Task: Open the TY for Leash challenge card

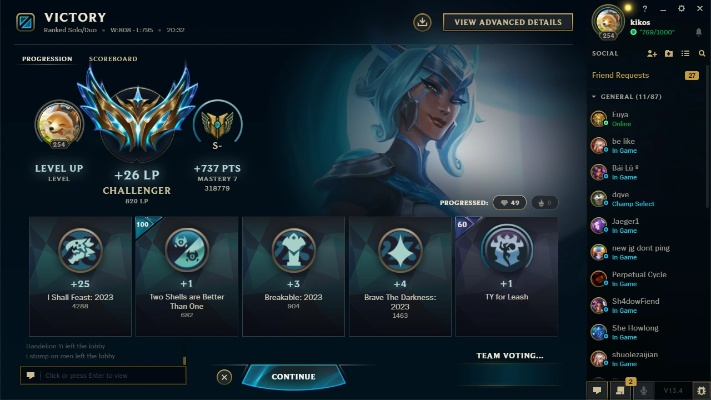Action: tap(506, 276)
